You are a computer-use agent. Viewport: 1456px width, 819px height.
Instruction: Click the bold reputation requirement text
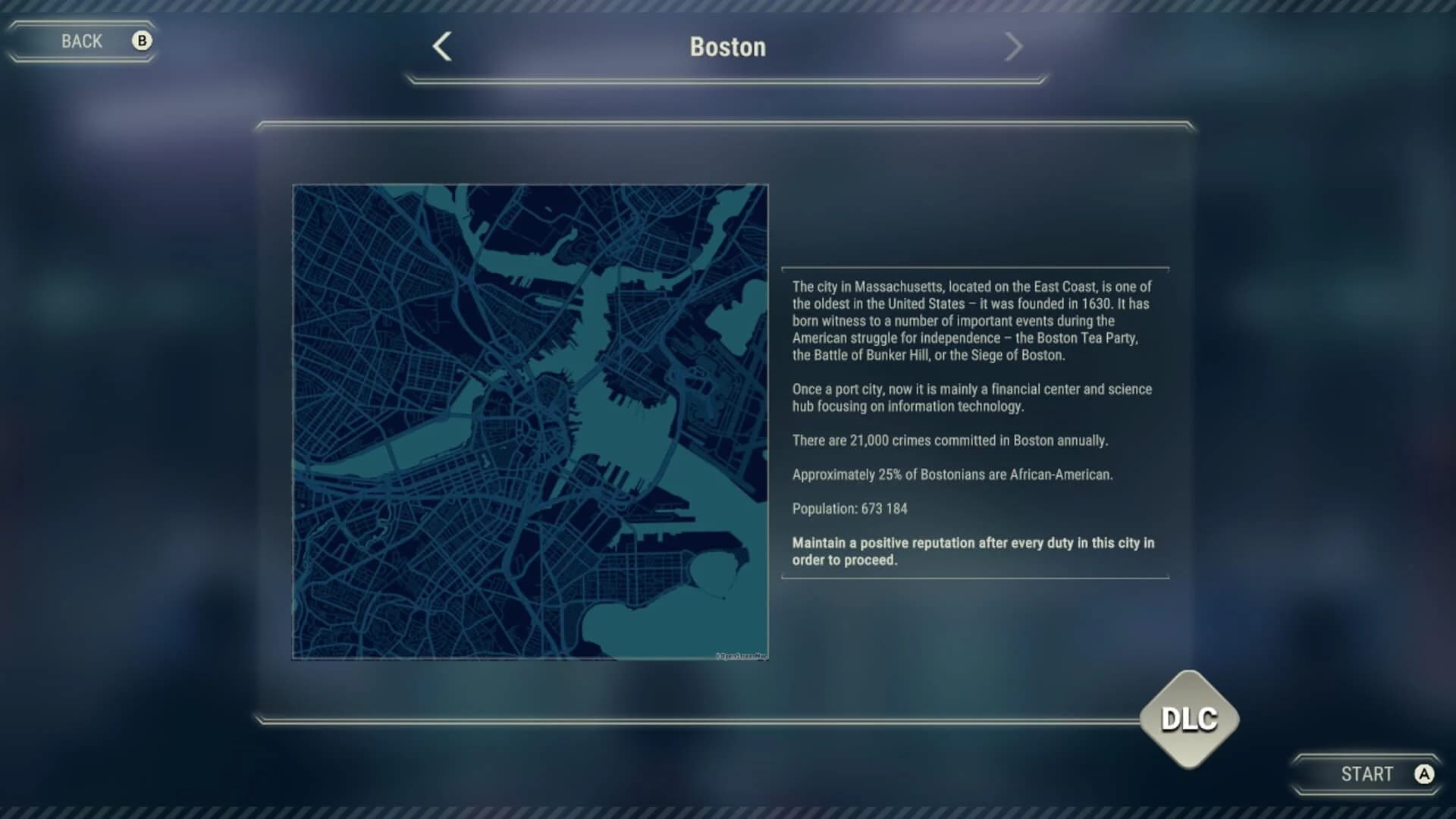click(x=973, y=551)
